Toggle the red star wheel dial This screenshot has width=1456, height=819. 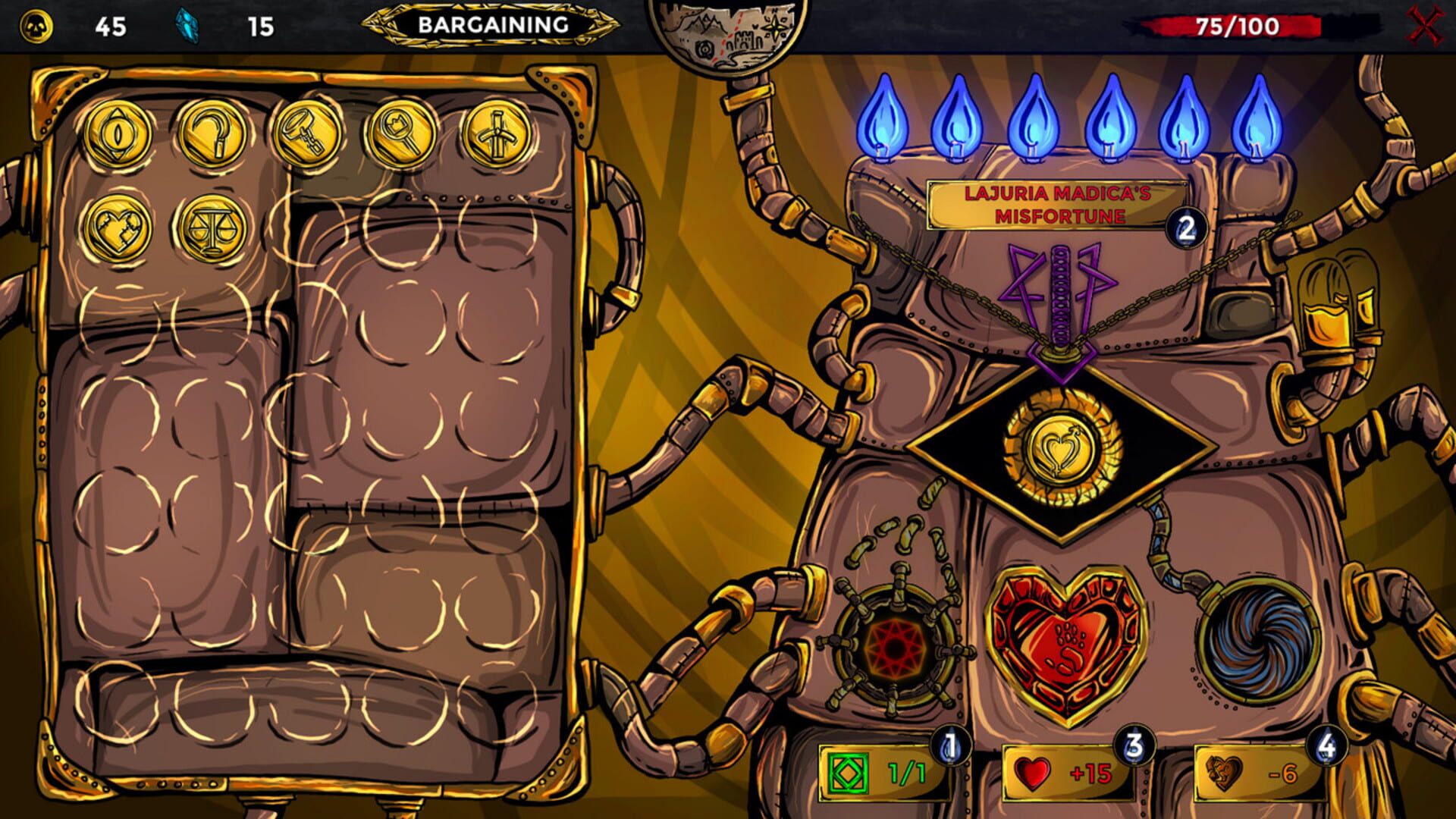(x=893, y=648)
